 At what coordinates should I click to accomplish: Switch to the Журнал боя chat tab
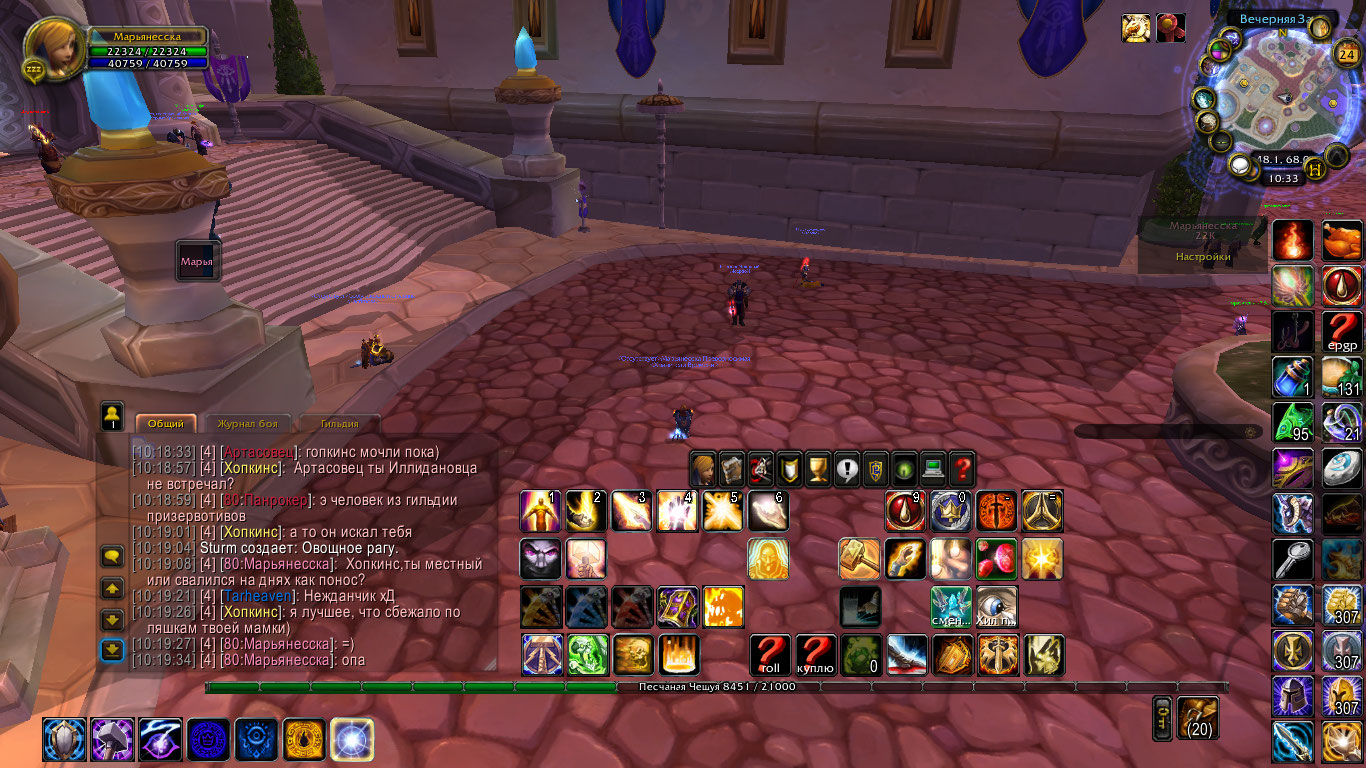point(247,424)
